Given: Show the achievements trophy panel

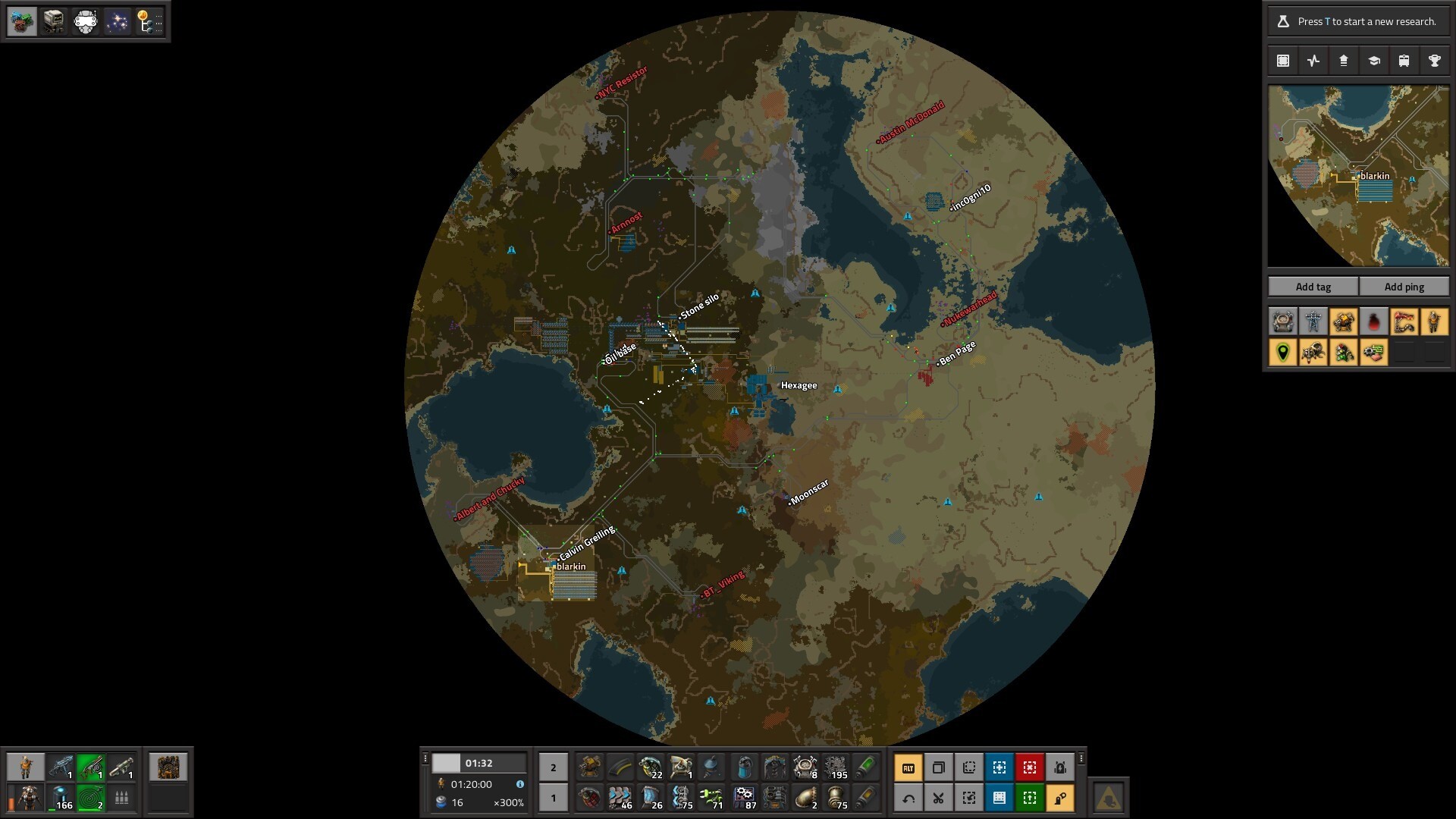Looking at the screenshot, I should 1434,61.
